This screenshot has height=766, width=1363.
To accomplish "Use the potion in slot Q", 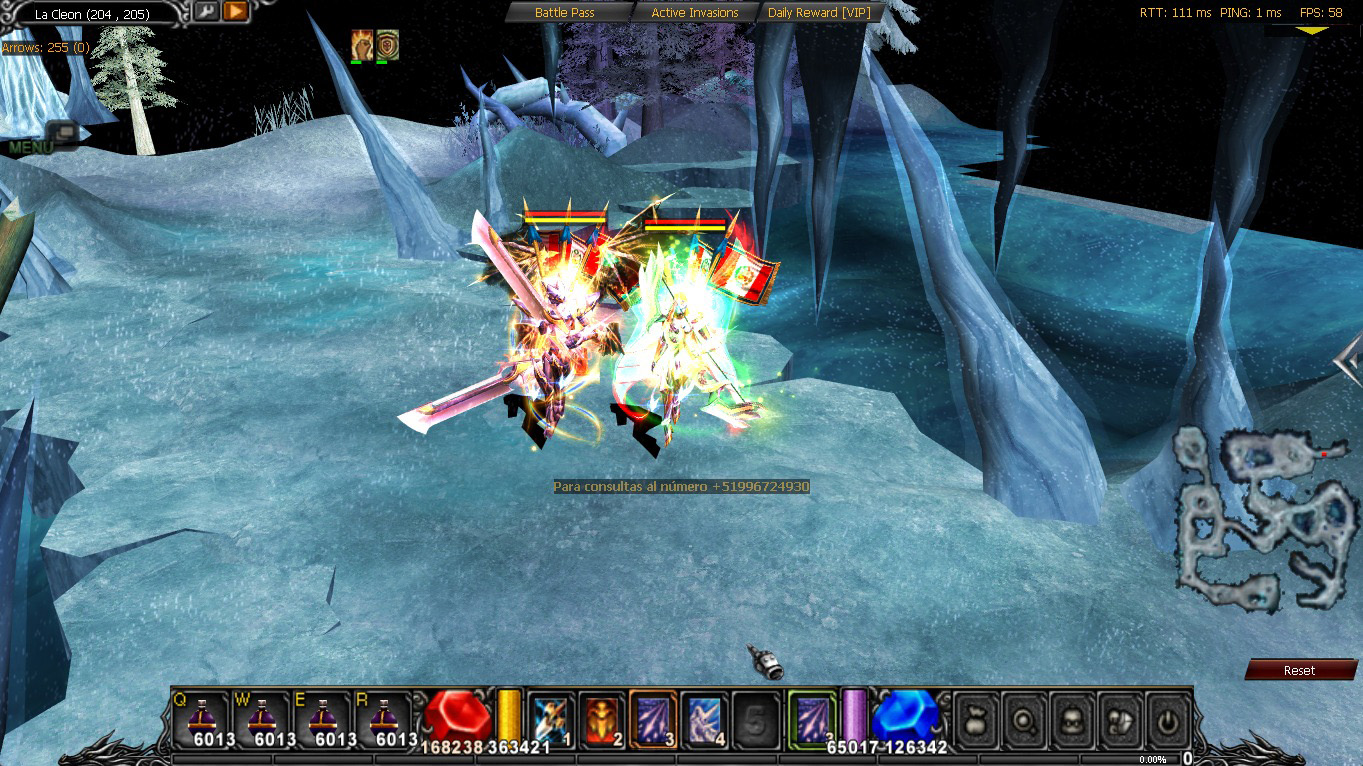I will coord(200,719).
